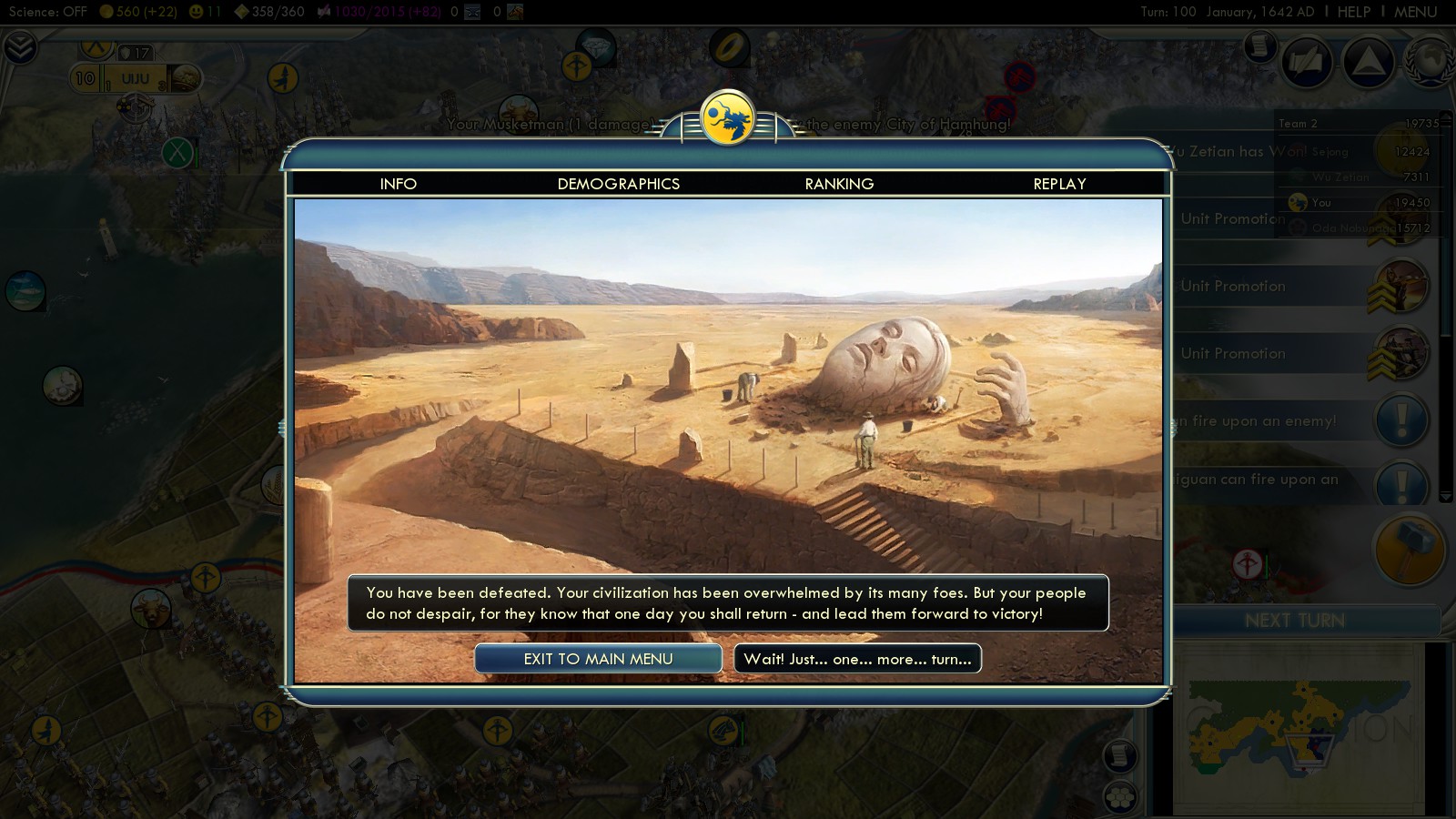Open the top-right MENU

[x=1415, y=12]
